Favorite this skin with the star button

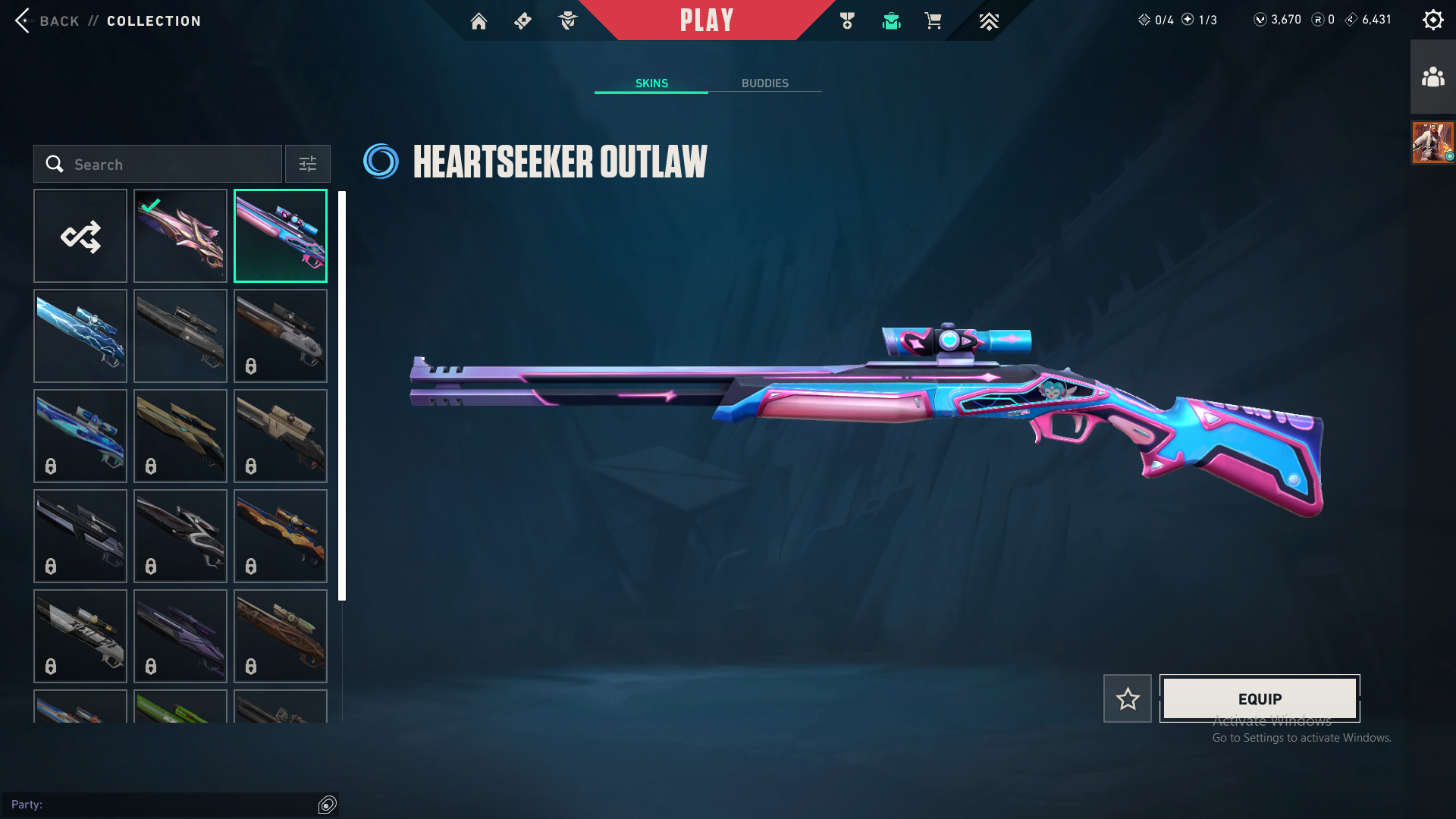pyautogui.click(x=1127, y=698)
